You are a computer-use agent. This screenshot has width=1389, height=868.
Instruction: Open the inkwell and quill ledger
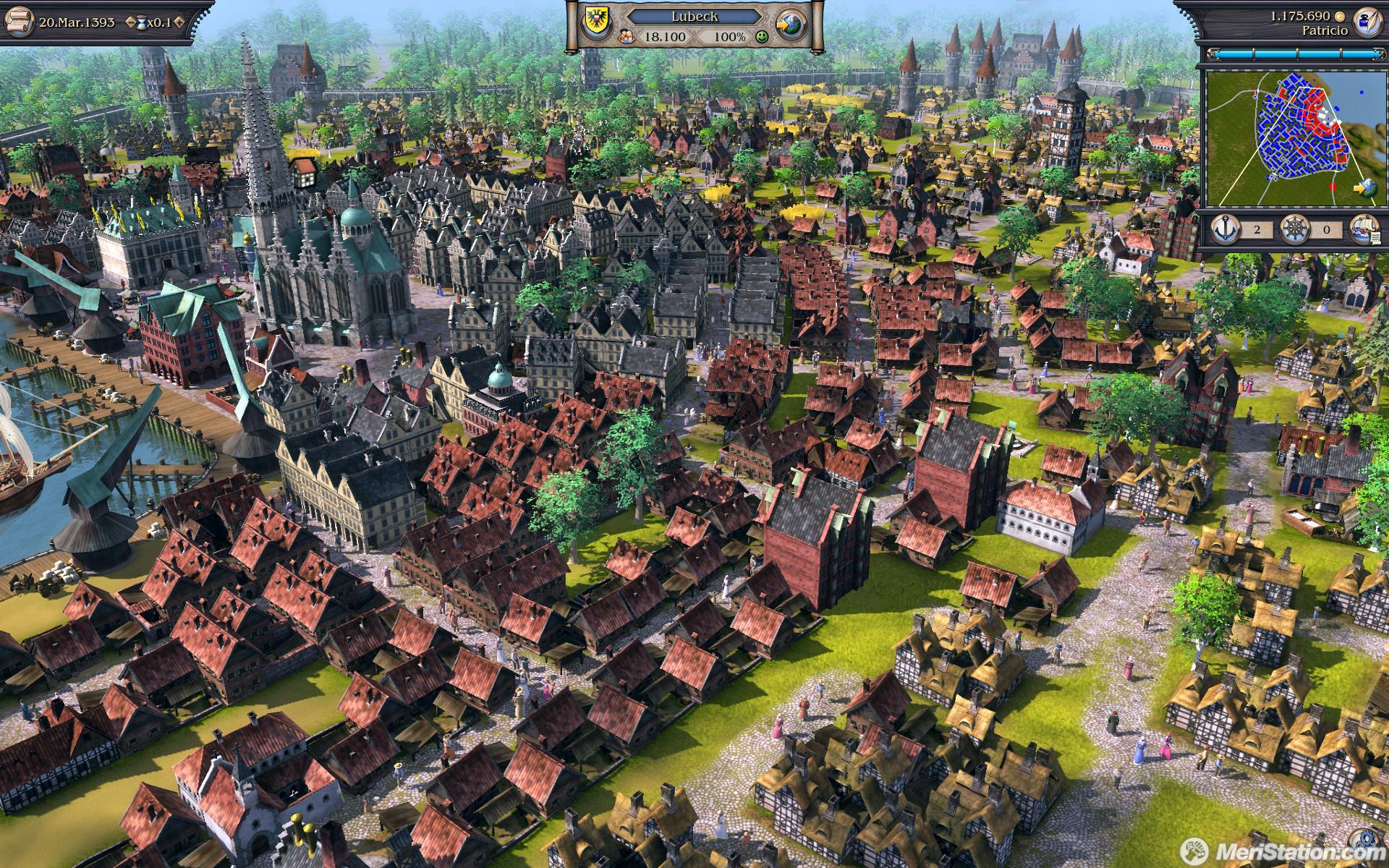point(1367,20)
